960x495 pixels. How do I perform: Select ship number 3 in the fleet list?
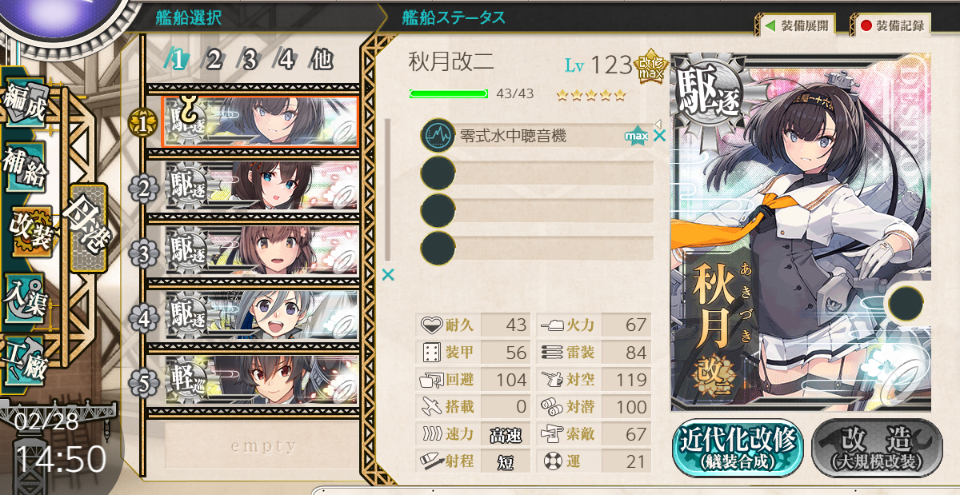click(x=258, y=250)
